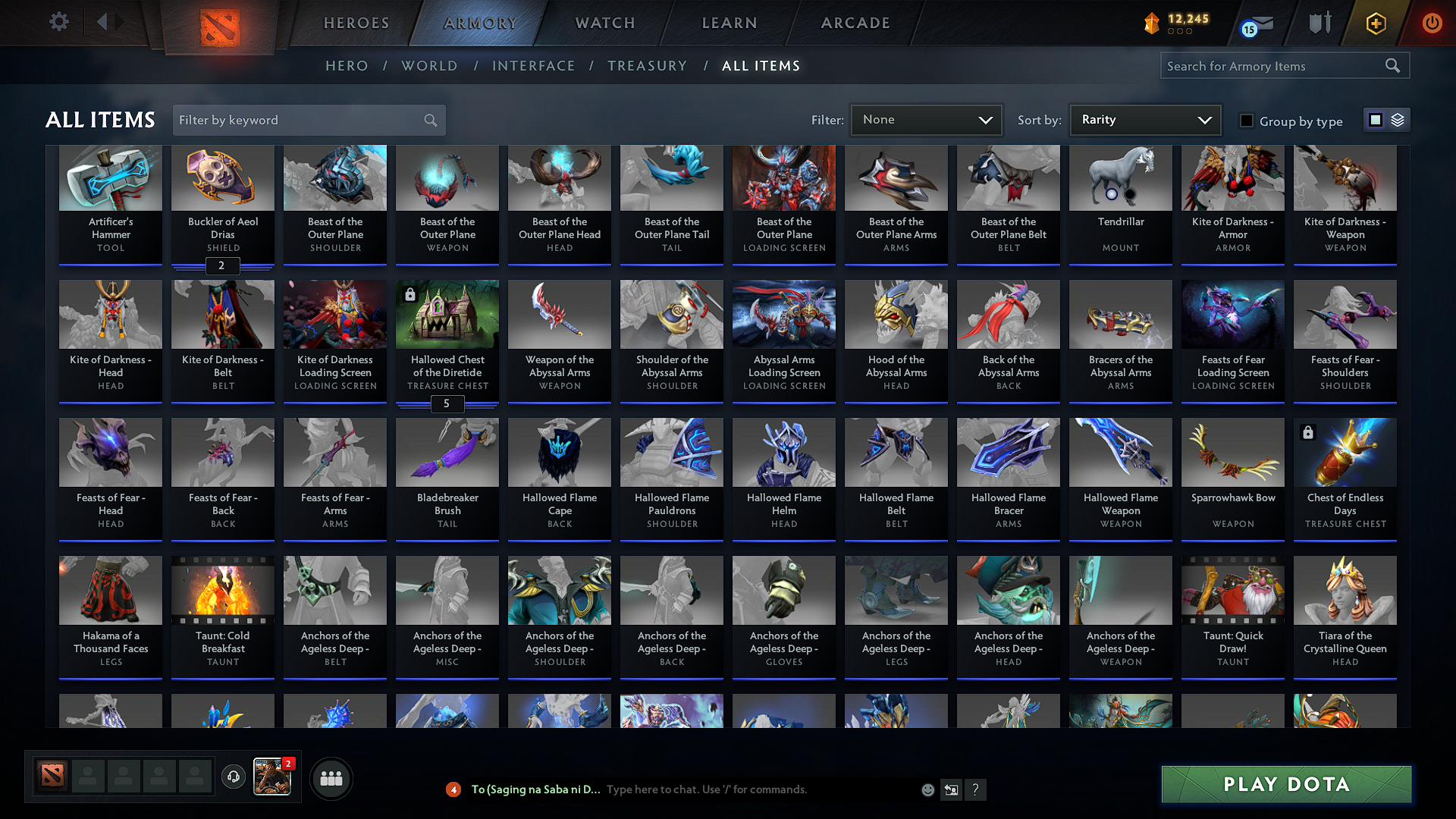The height and width of the screenshot is (819, 1456).
Task: Expand the back navigation arrows
Action: (x=108, y=22)
